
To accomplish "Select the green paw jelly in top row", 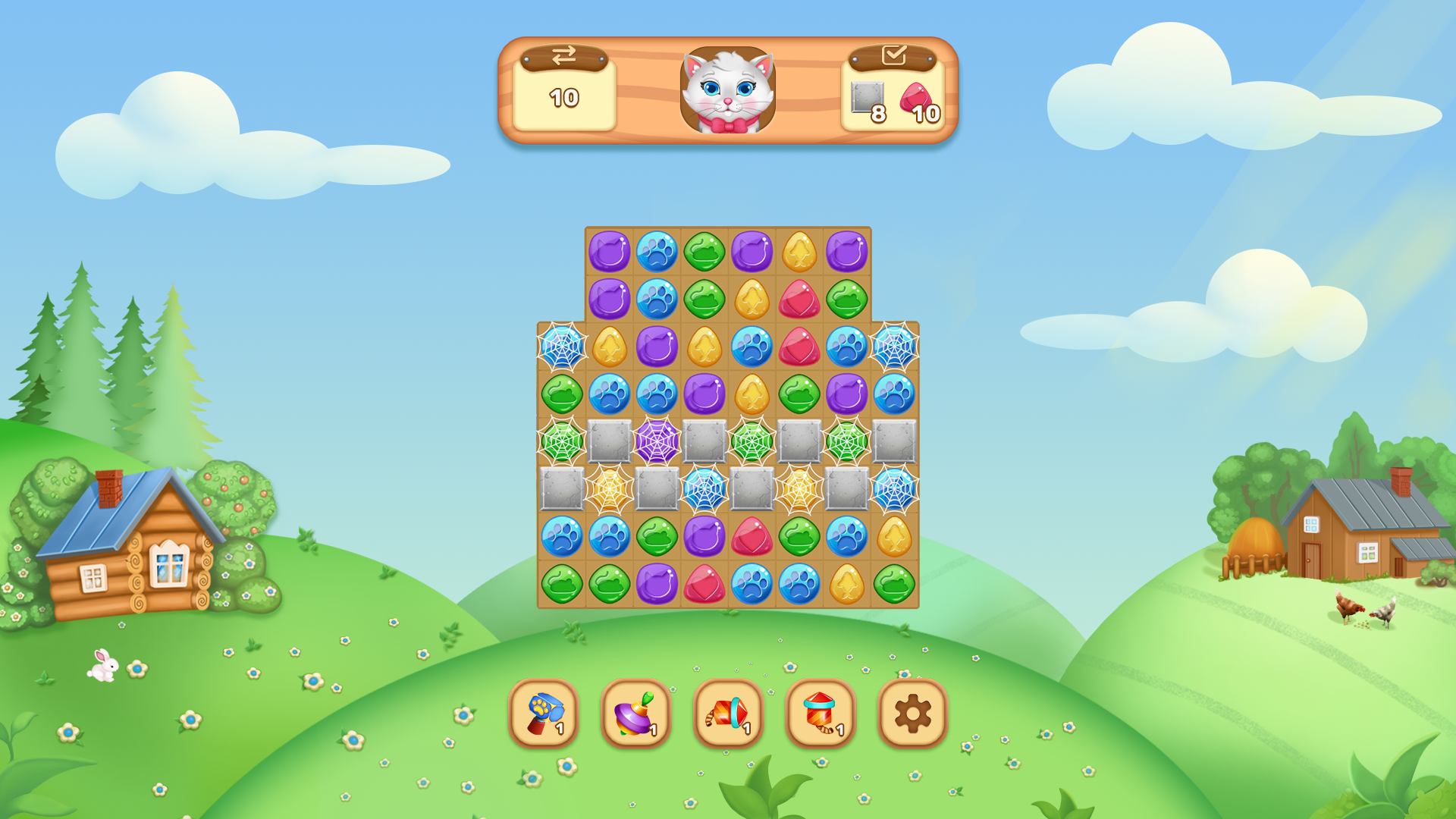I will (x=705, y=250).
